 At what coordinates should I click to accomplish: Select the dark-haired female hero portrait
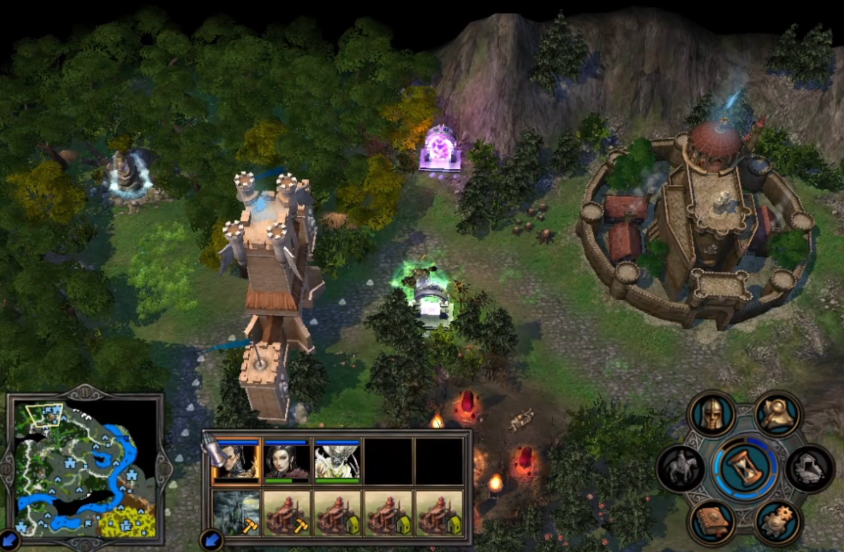click(286, 461)
